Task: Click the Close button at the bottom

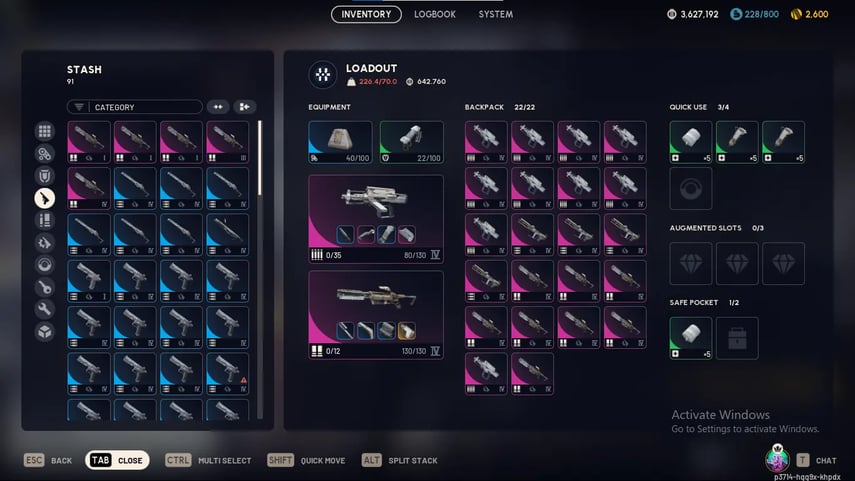Action: pos(117,461)
